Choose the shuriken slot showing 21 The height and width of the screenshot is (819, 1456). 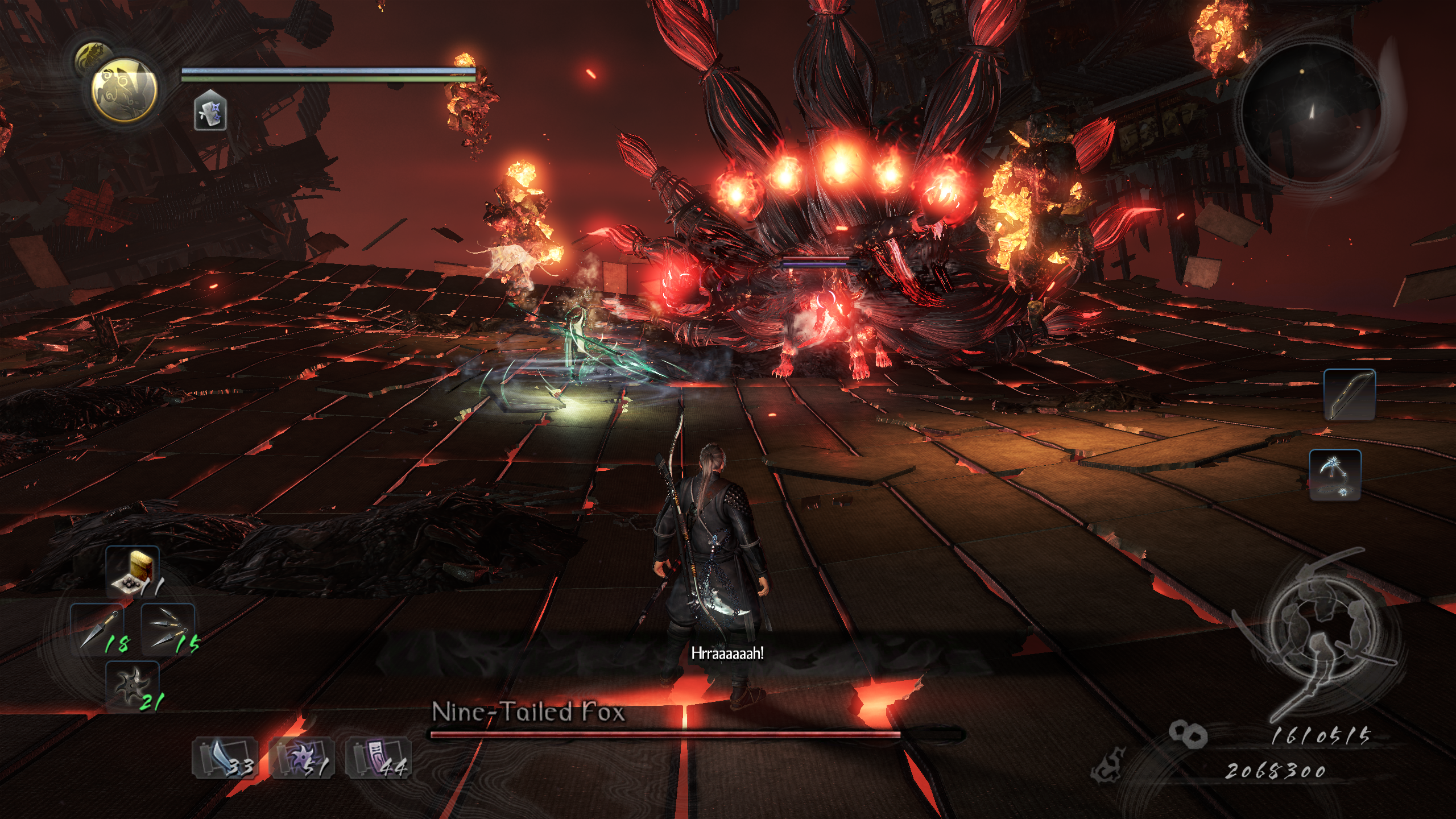click(133, 686)
